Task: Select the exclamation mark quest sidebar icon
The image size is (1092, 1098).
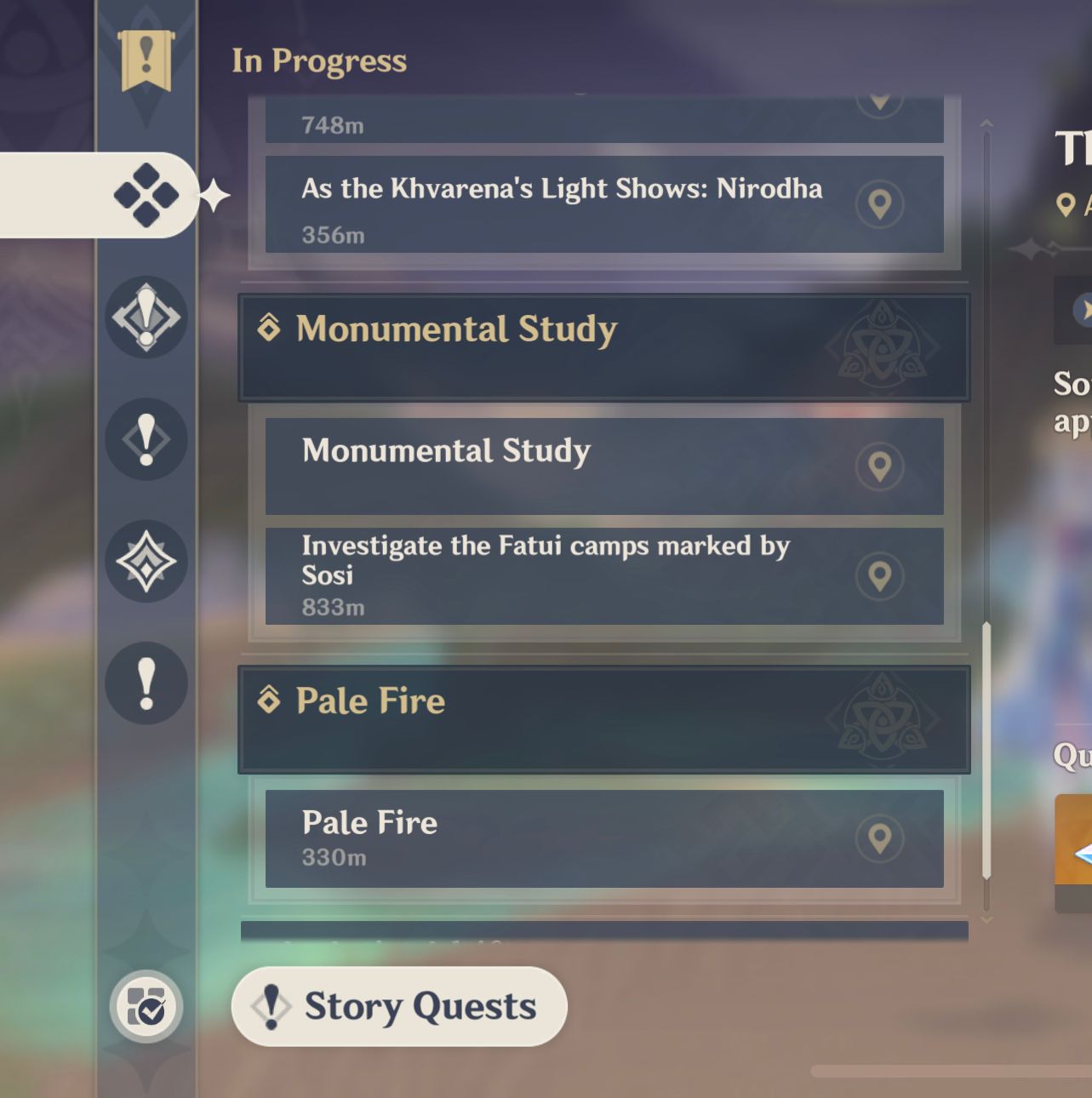Action: (x=146, y=440)
